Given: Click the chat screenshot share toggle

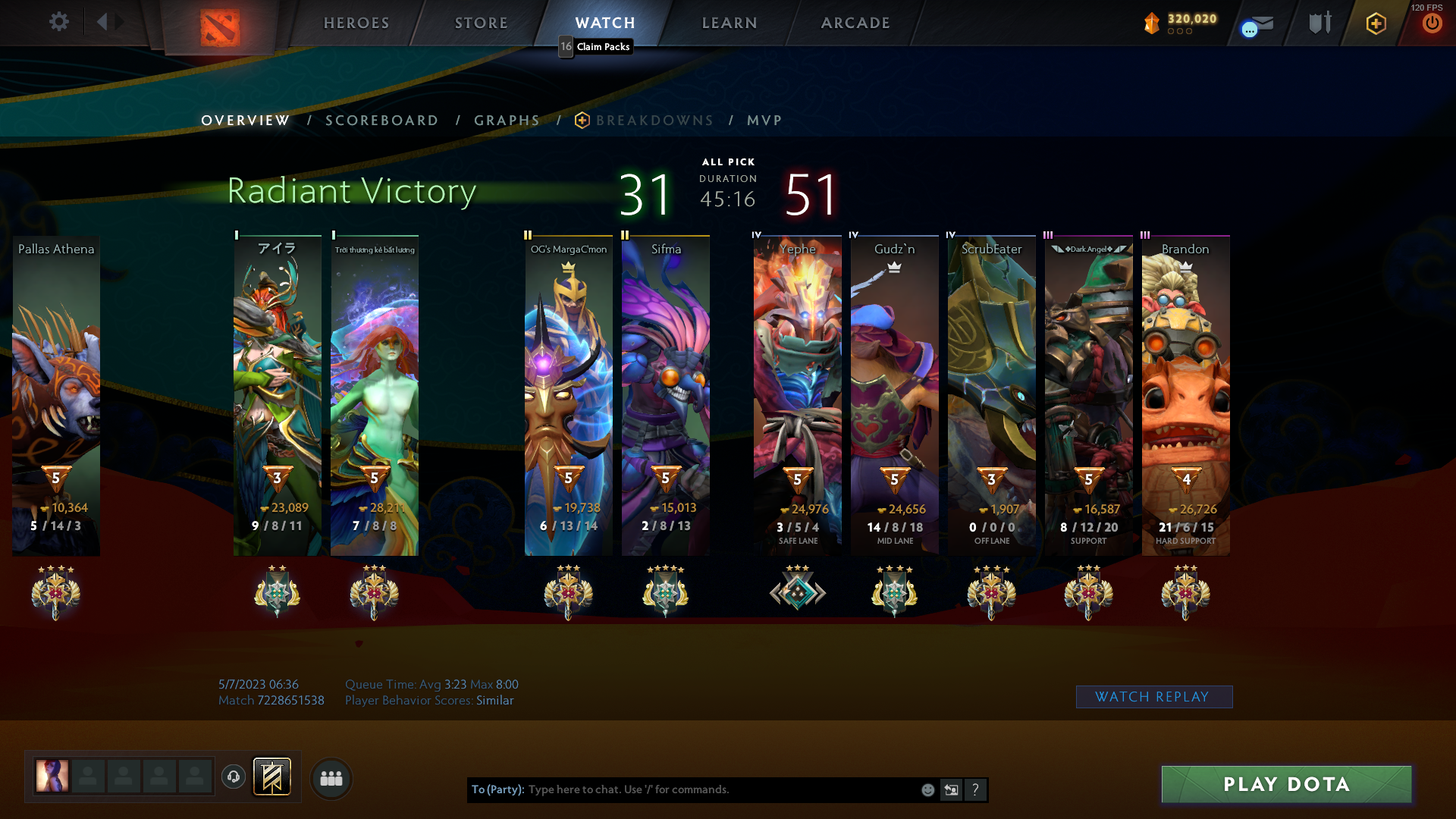Looking at the screenshot, I should coord(951,789).
